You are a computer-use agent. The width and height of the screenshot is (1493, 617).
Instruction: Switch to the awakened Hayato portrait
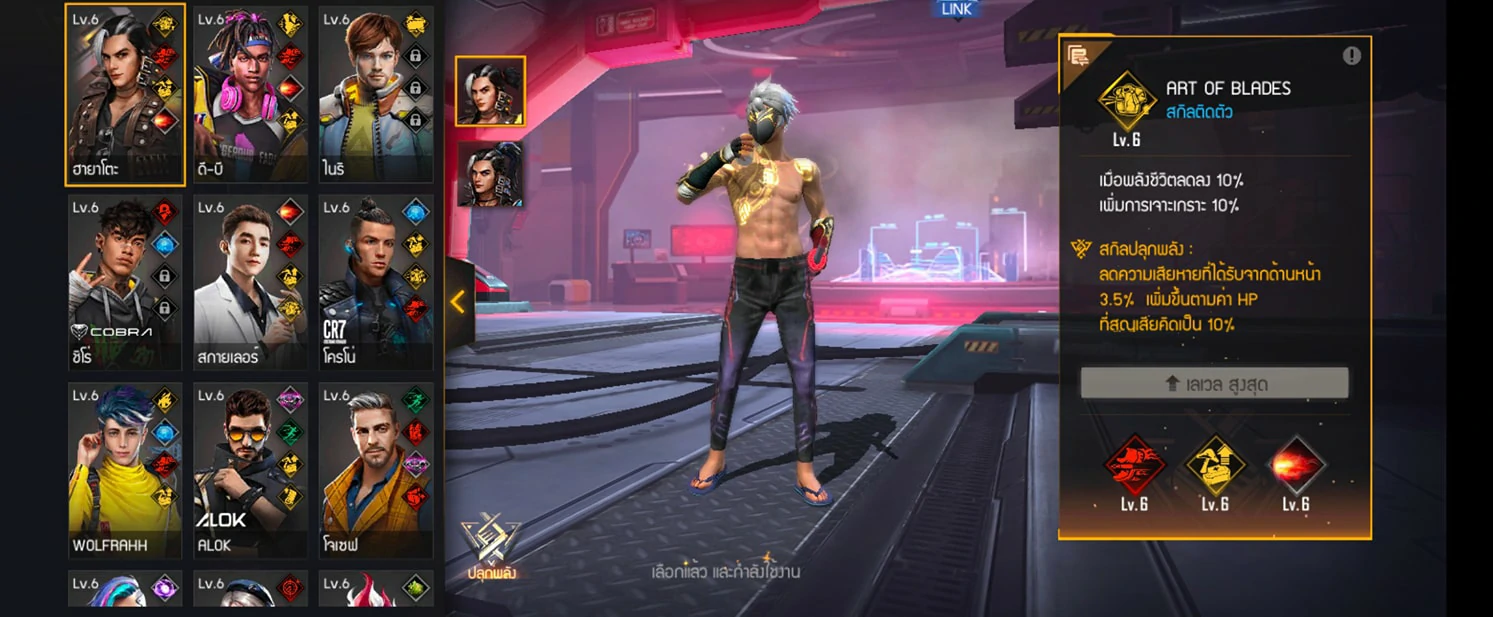tap(490, 174)
